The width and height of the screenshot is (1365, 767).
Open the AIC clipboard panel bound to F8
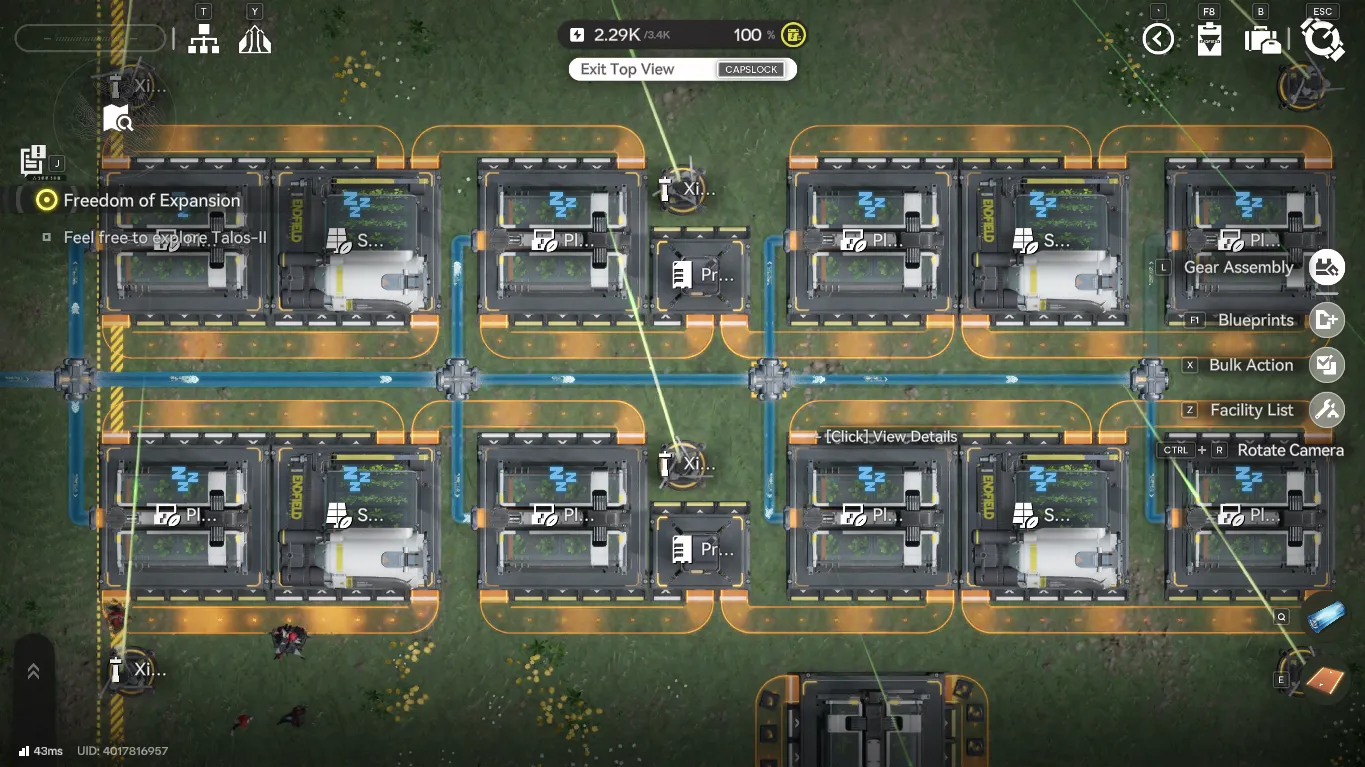[1208, 38]
